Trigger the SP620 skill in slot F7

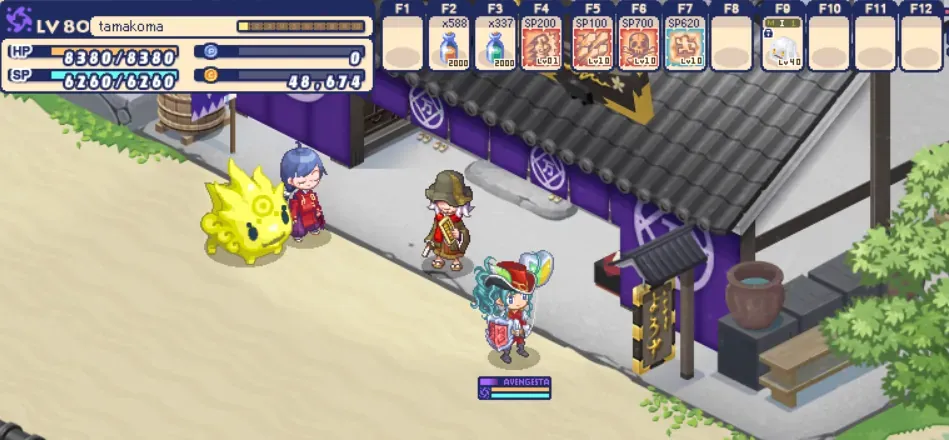[682, 47]
